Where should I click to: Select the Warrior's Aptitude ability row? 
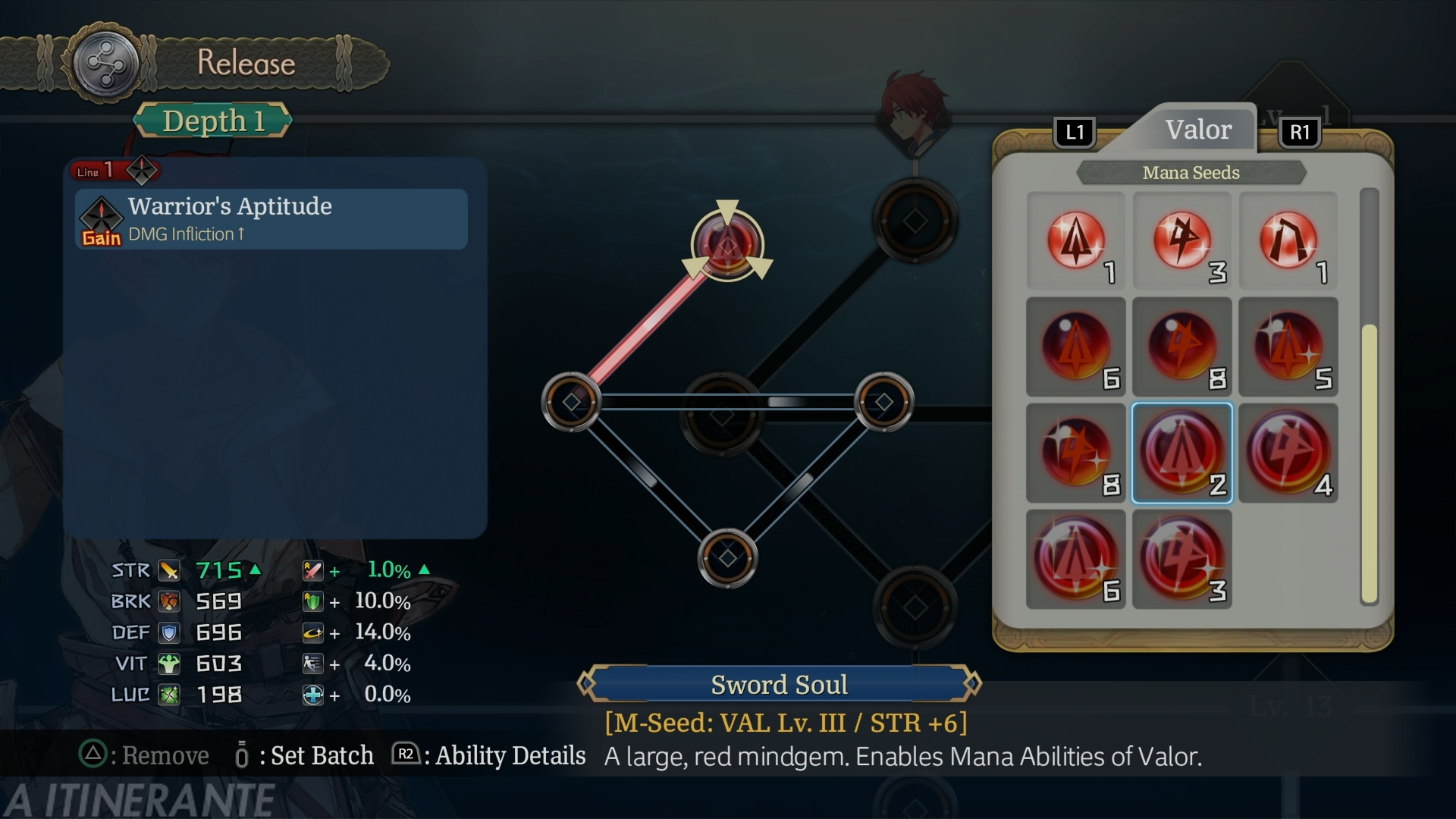pyautogui.click(x=271, y=219)
